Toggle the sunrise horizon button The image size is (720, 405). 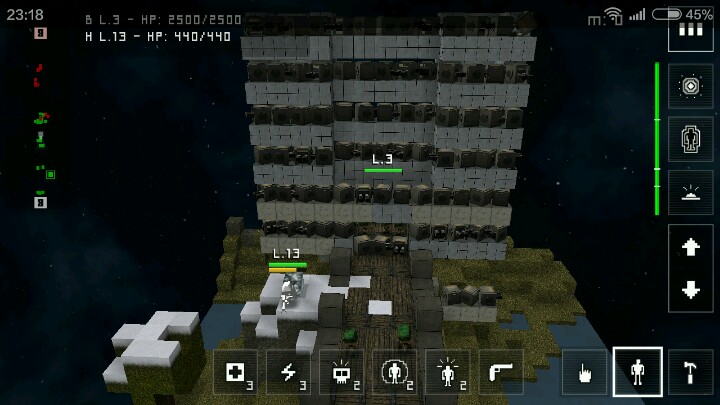click(691, 191)
